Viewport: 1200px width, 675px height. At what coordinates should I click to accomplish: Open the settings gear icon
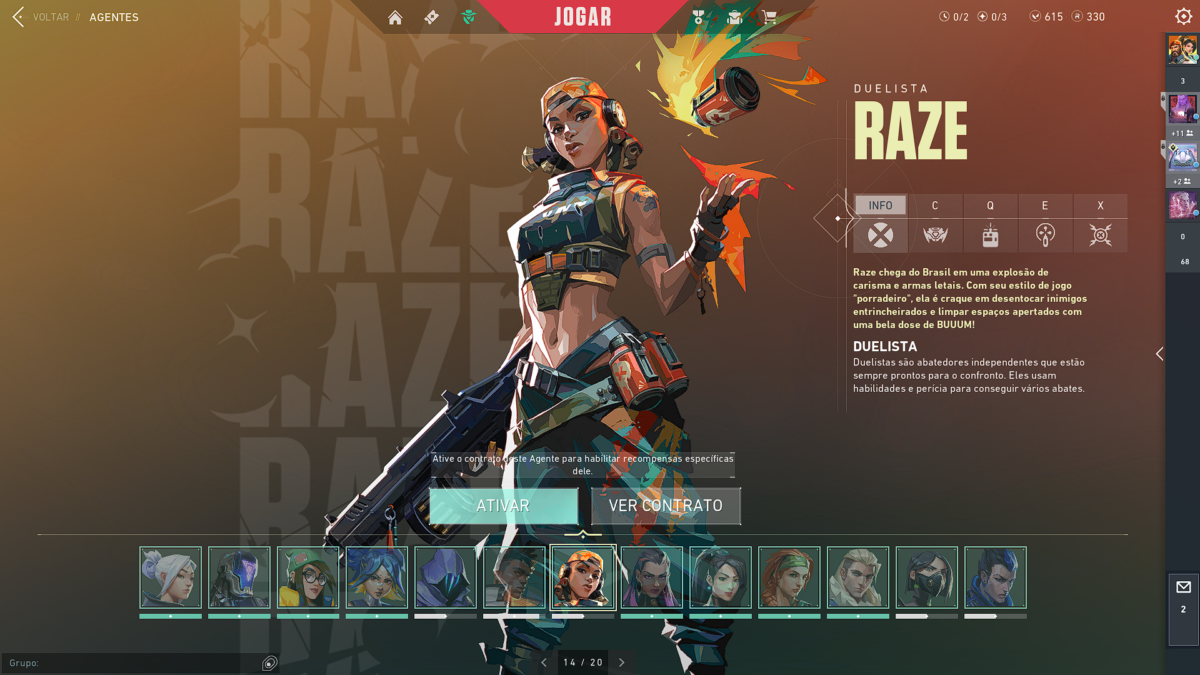(x=1183, y=17)
